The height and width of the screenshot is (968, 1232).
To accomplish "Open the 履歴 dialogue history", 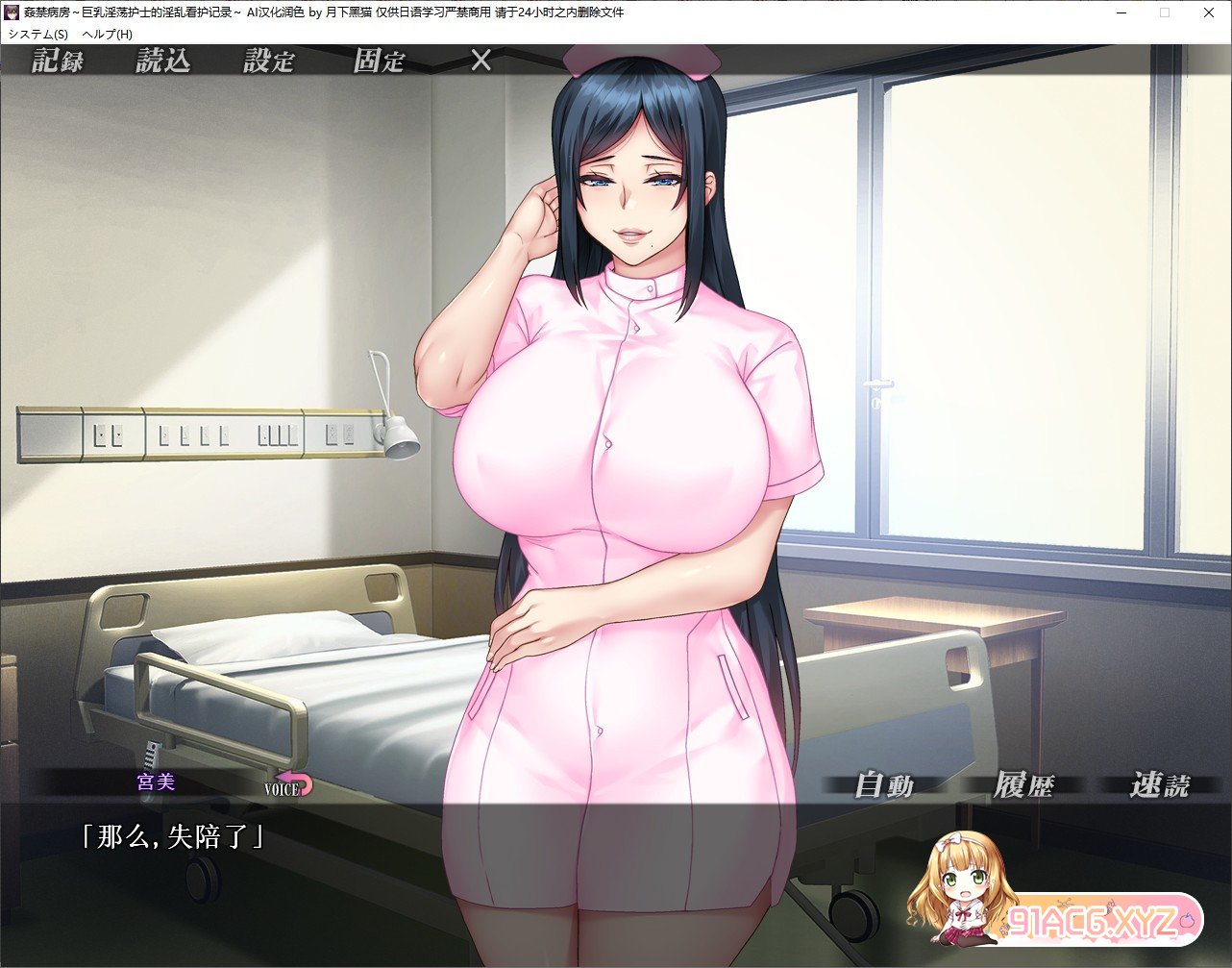I will [1023, 785].
